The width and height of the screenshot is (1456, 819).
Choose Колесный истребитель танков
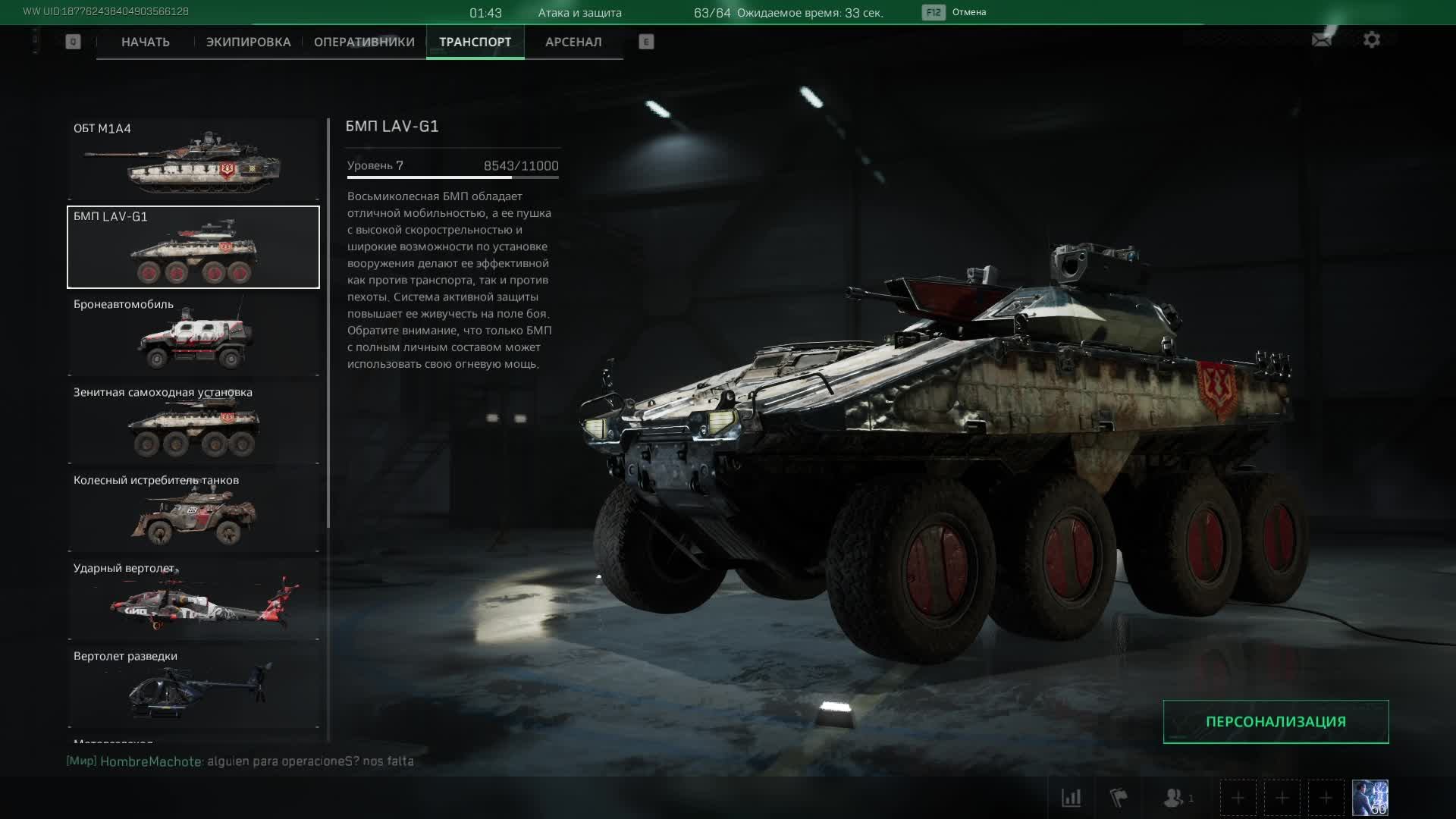click(193, 511)
